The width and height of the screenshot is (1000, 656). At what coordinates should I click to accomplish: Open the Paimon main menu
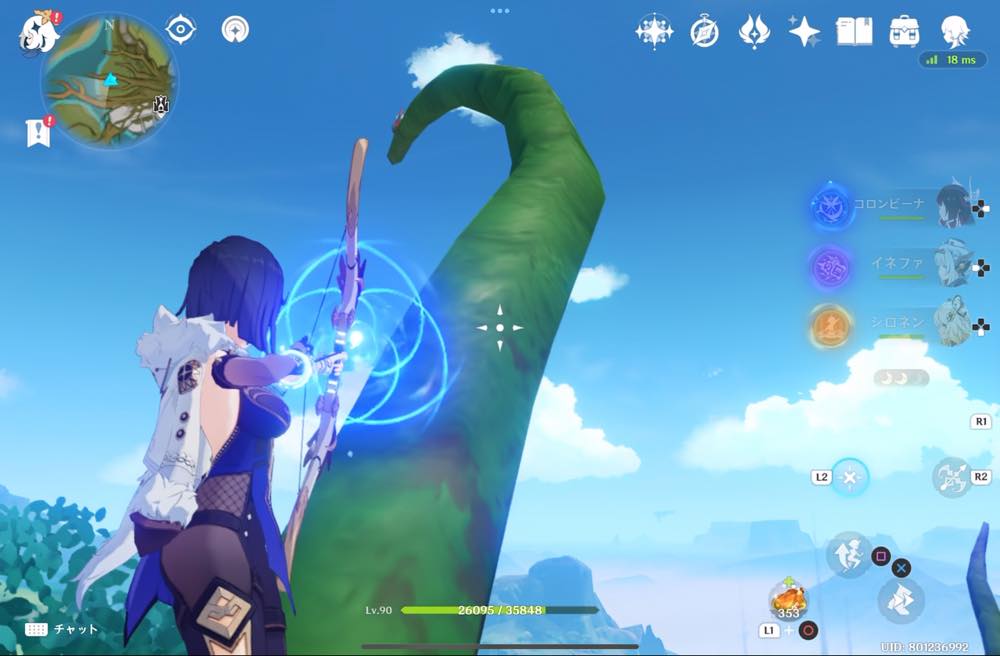pos(38,31)
